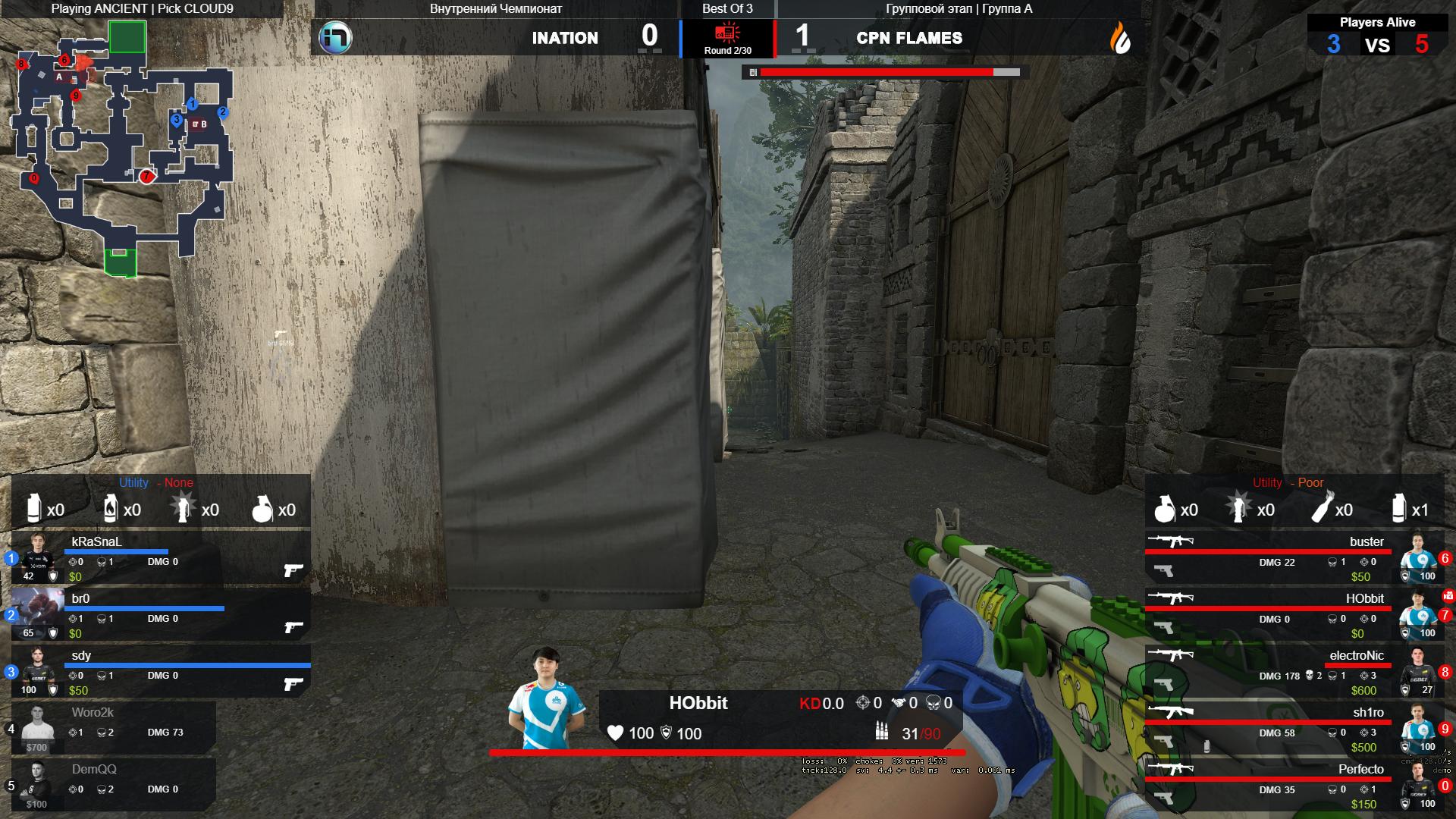The width and height of the screenshot is (1456, 819).
Task: Select kRaSnaL's player row
Action: pos(161,557)
